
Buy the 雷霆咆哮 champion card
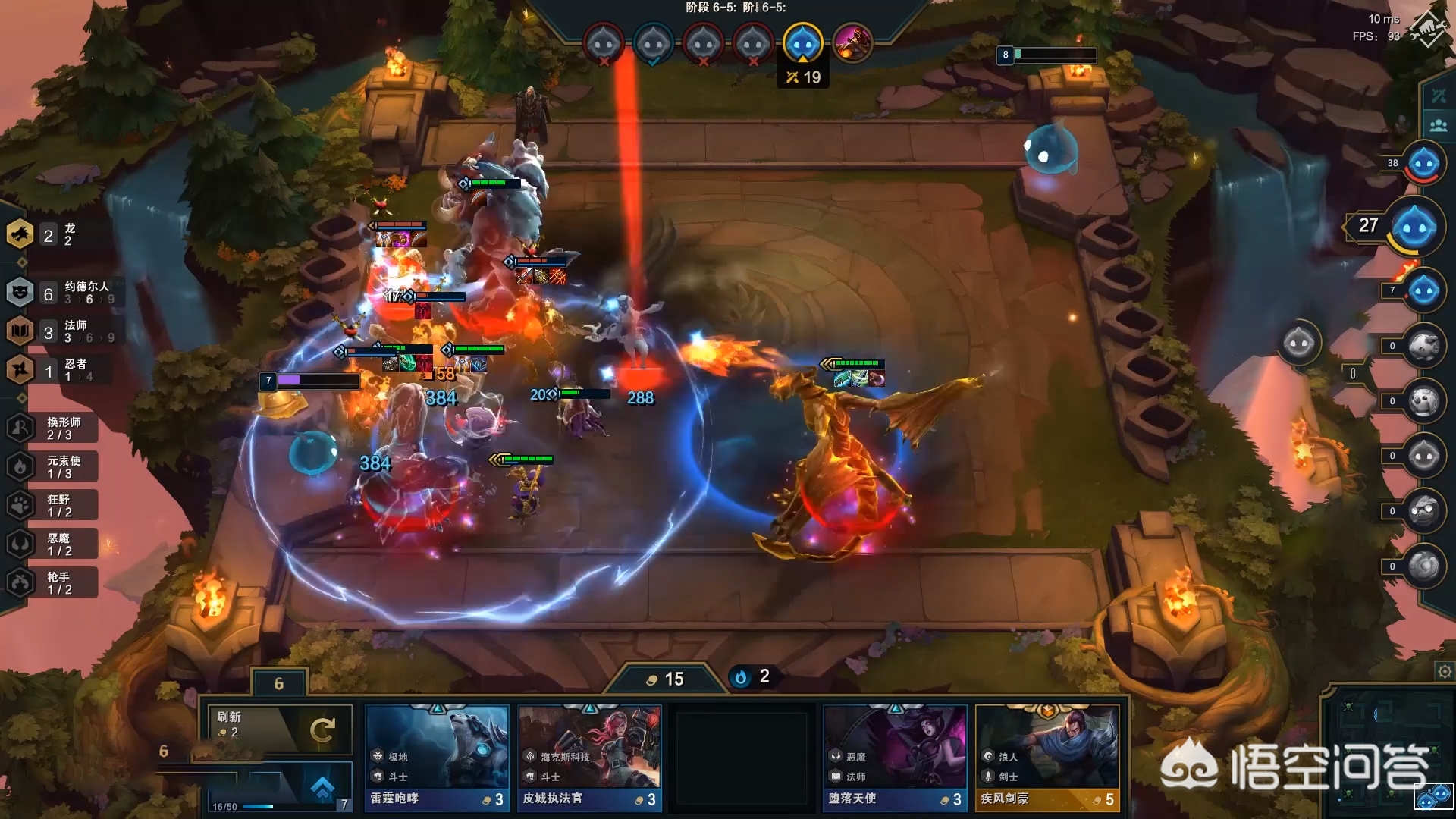437,758
